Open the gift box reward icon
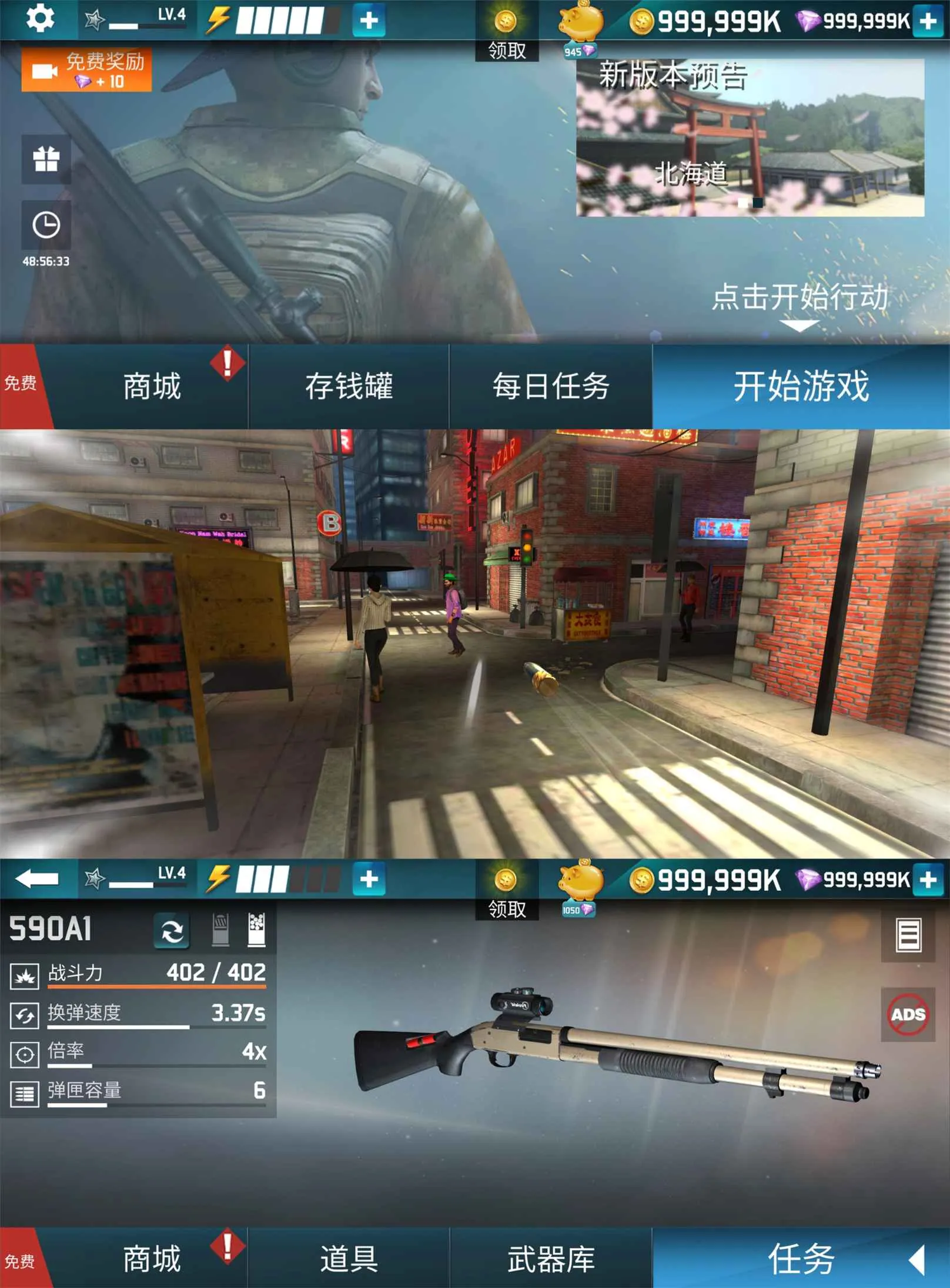This screenshot has height=1288, width=950. (47, 159)
